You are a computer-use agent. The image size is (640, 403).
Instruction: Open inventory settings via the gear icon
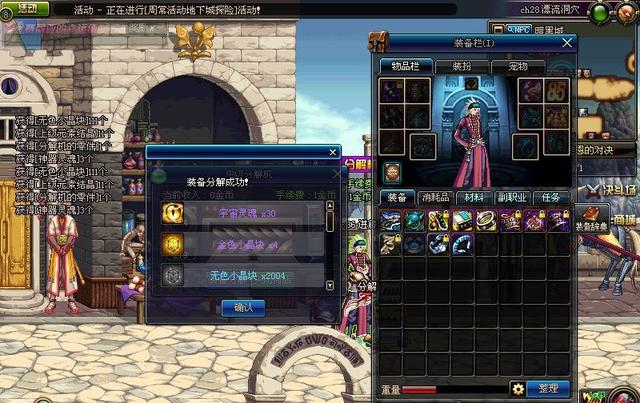(x=518, y=388)
